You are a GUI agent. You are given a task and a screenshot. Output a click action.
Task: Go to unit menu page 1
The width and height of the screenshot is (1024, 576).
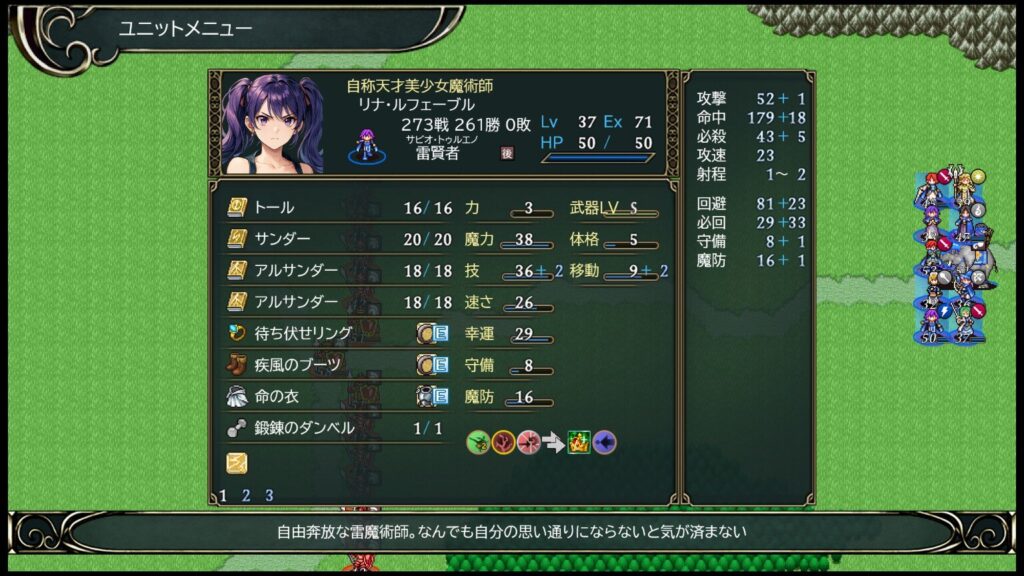223,495
